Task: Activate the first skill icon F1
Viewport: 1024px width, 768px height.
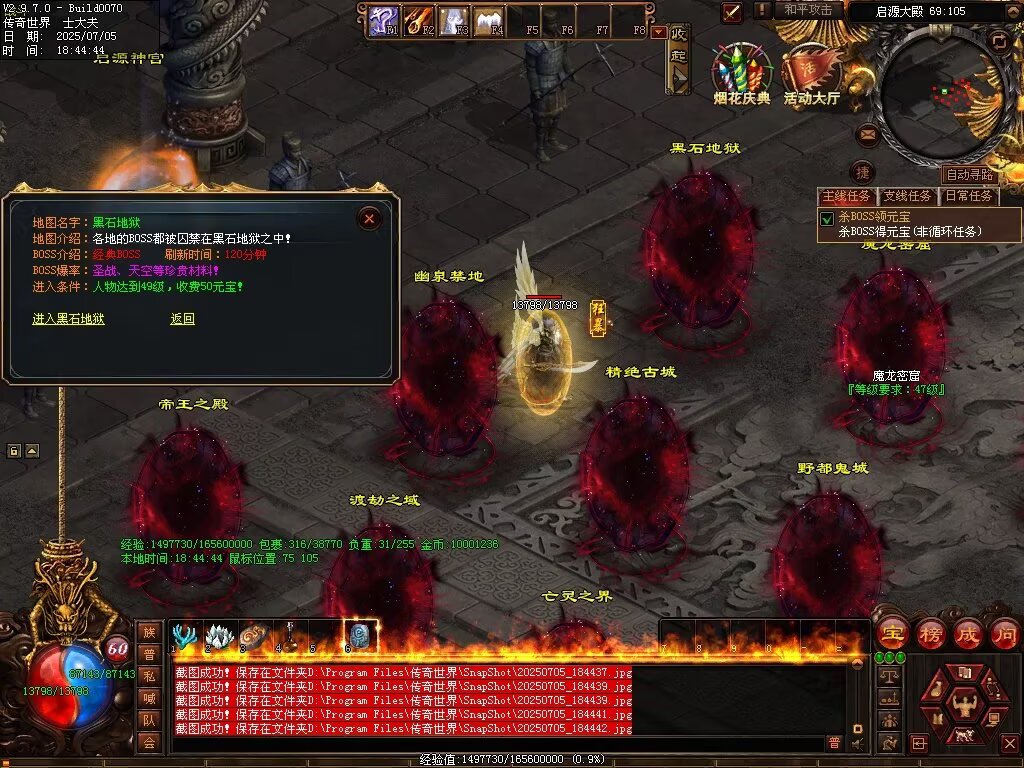Action: coord(383,19)
